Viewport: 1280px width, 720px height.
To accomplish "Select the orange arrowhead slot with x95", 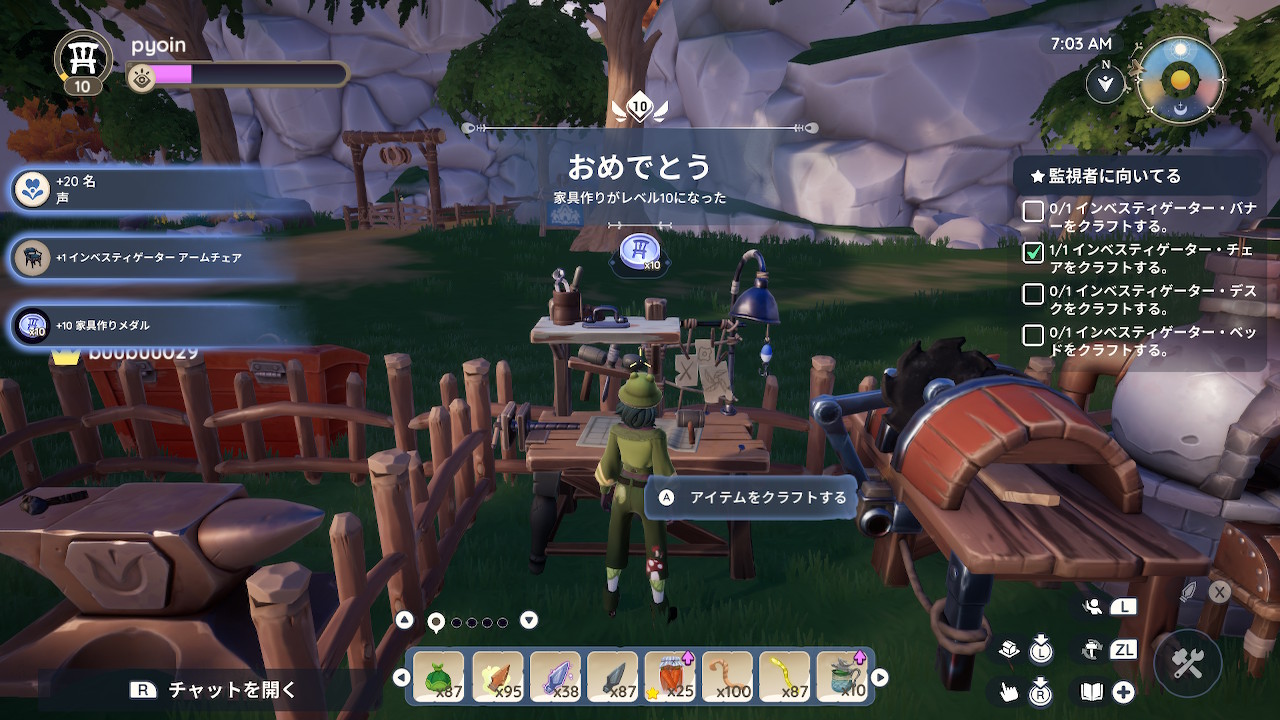I will pos(497,676).
